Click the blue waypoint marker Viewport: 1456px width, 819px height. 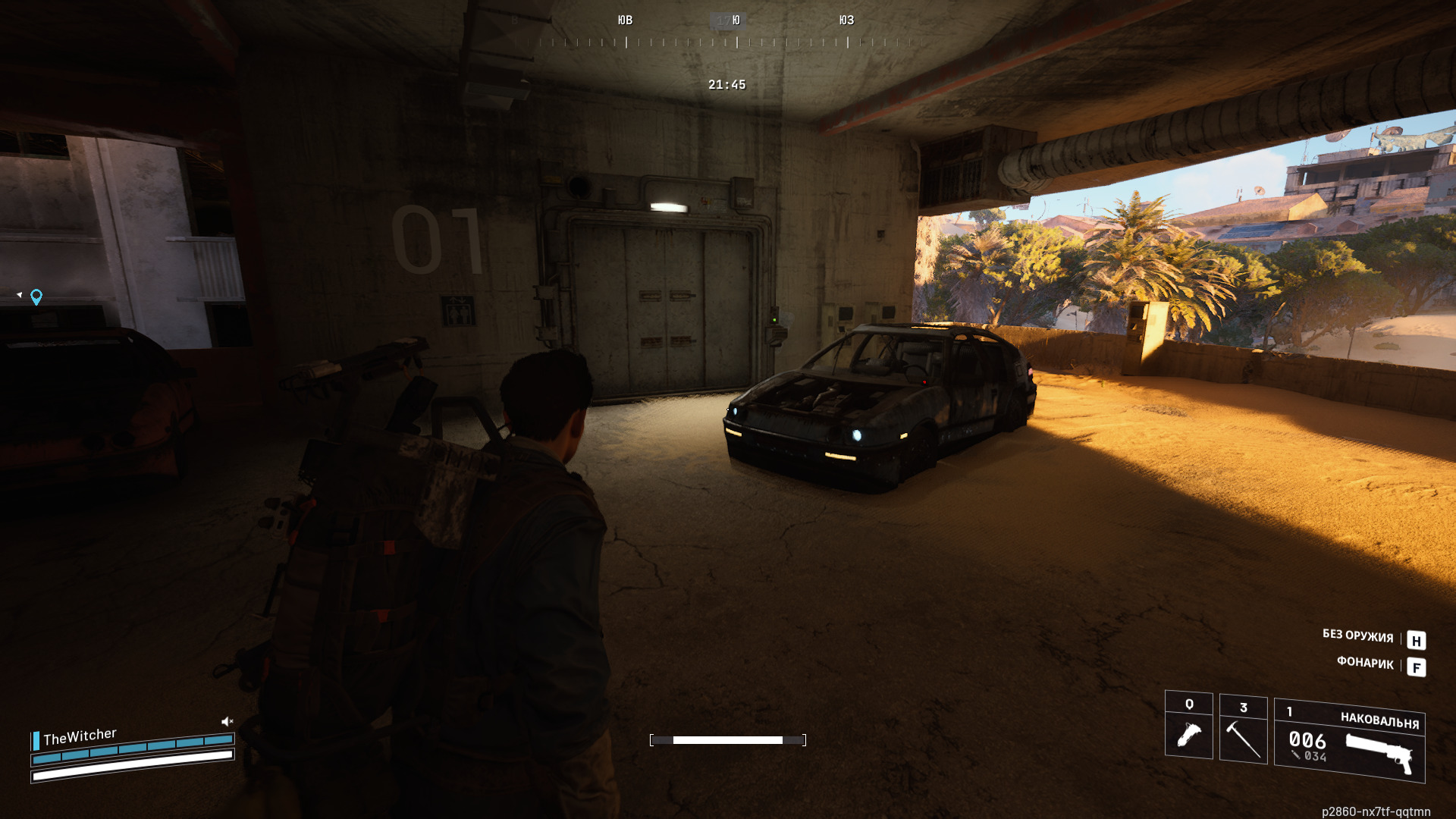pos(36,297)
